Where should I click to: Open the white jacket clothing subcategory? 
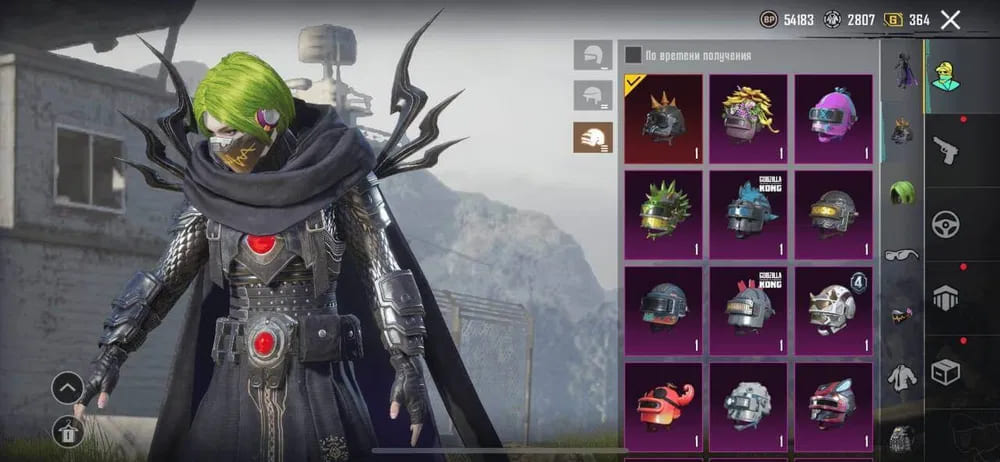pos(902,377)
